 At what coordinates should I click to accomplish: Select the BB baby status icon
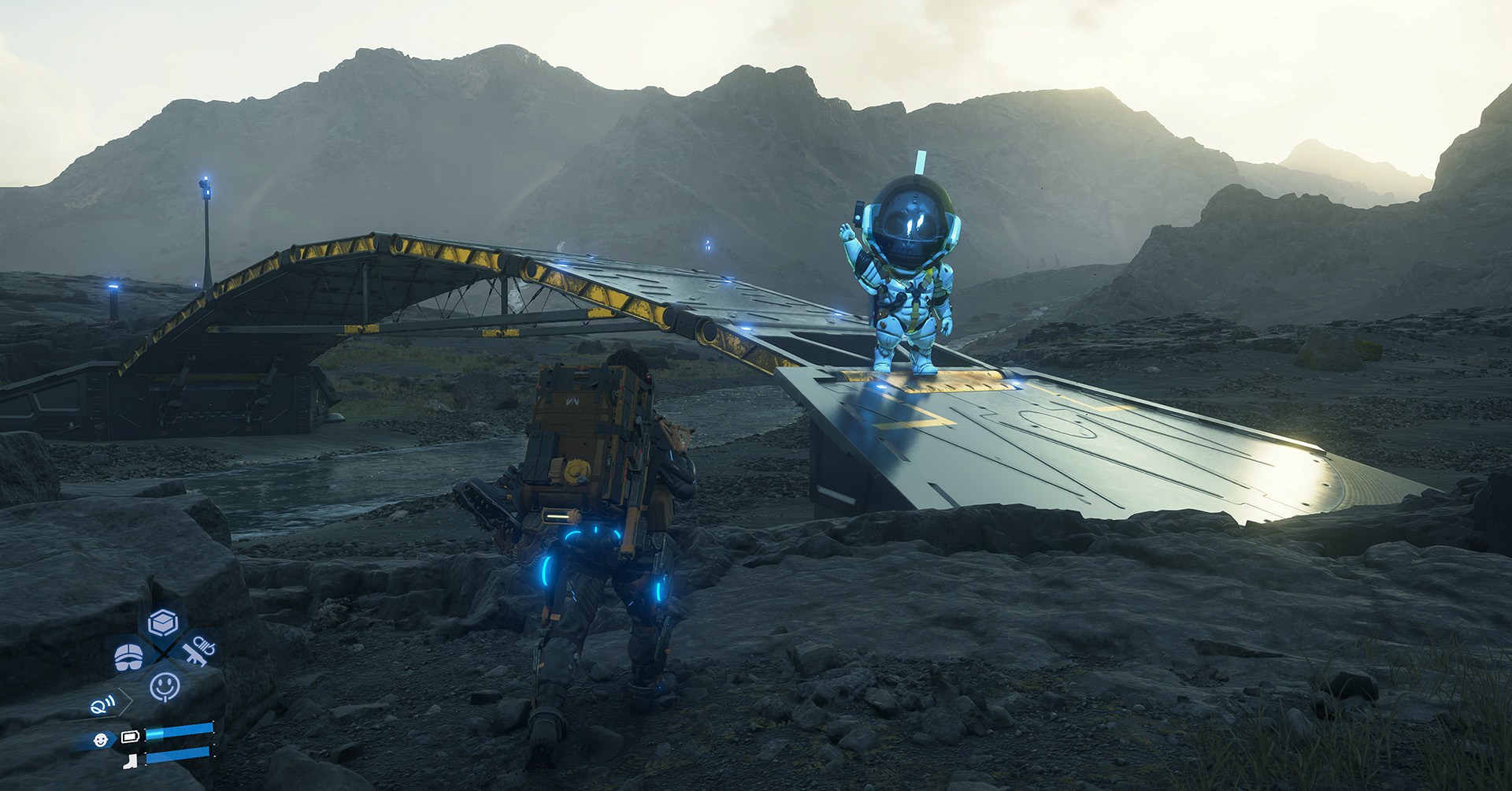coord(101,740)
